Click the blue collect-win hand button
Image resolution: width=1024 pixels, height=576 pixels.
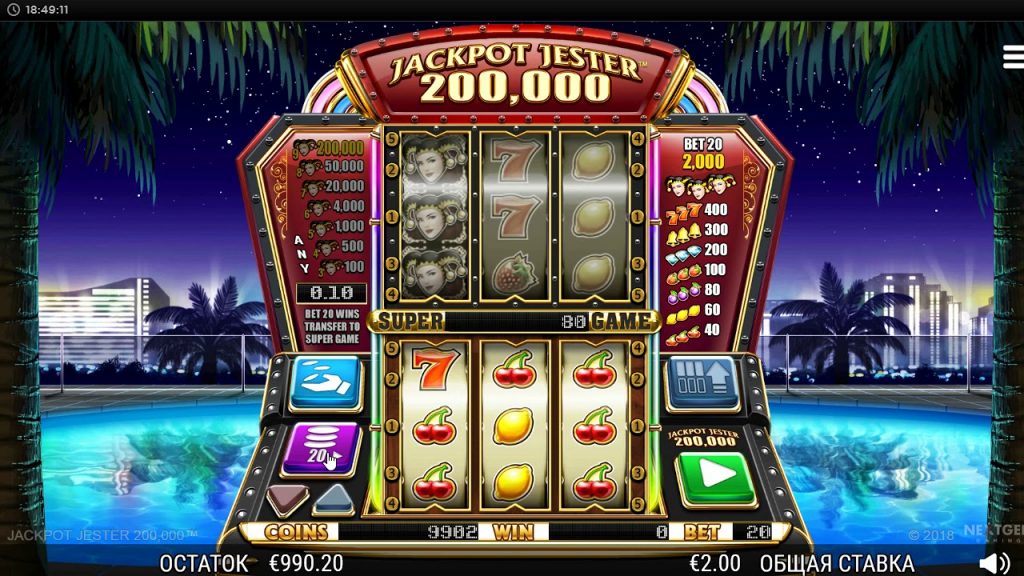[325, 383]
